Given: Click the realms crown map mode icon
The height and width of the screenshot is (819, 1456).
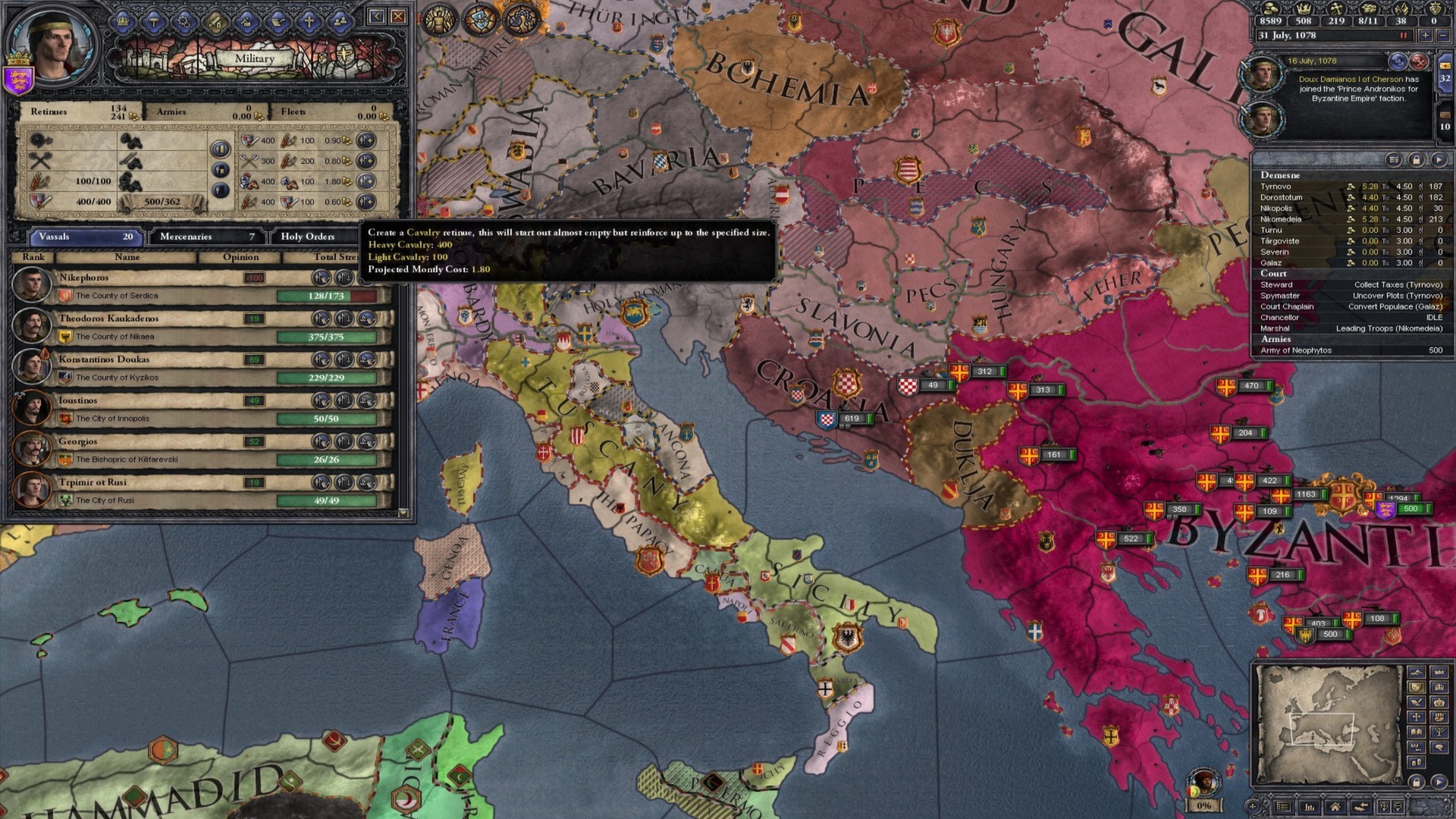Looking at the screenshot, I should coord(1439,673).
